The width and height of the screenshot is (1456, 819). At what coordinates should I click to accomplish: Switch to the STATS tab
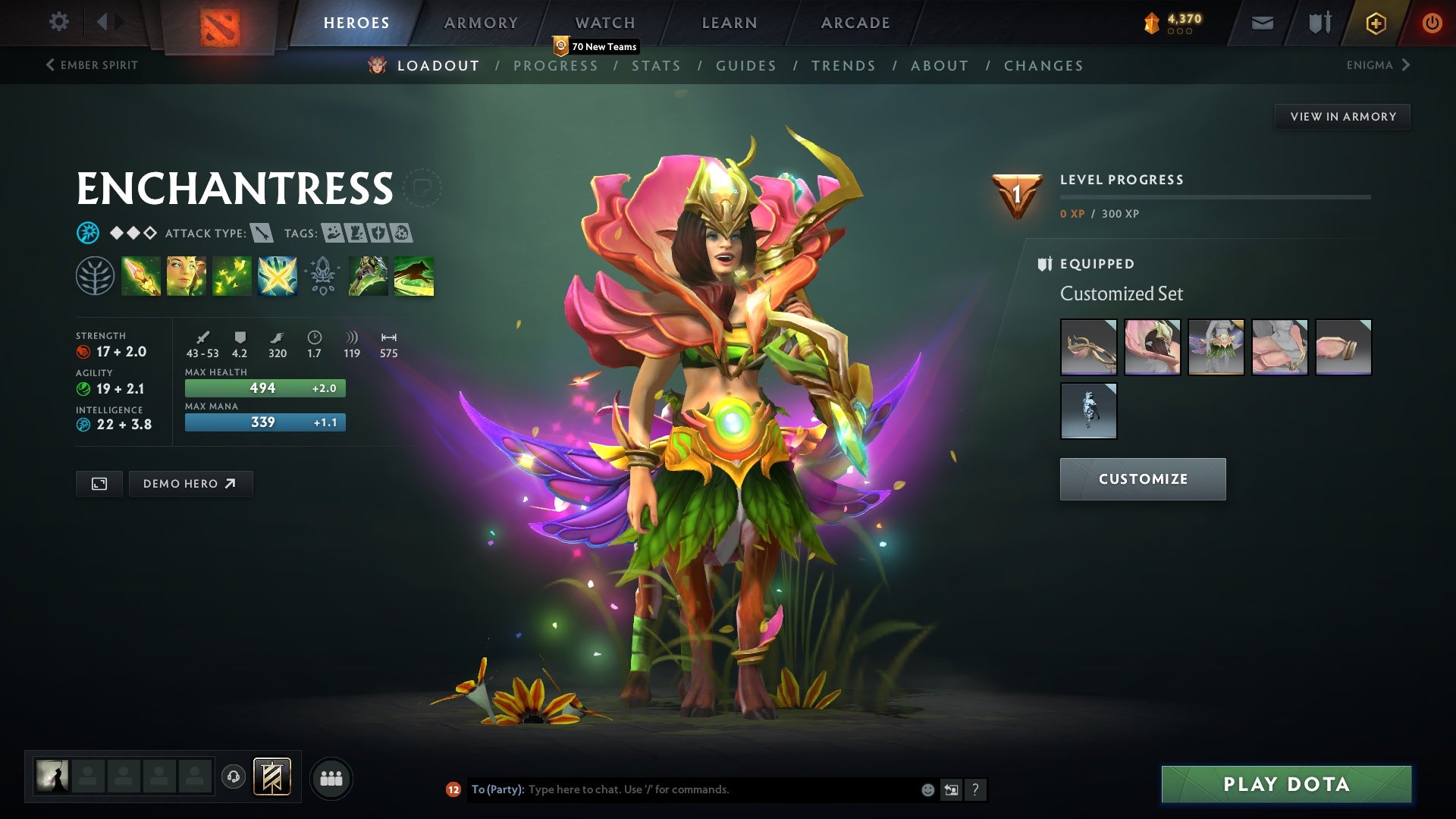coord(657,65)
